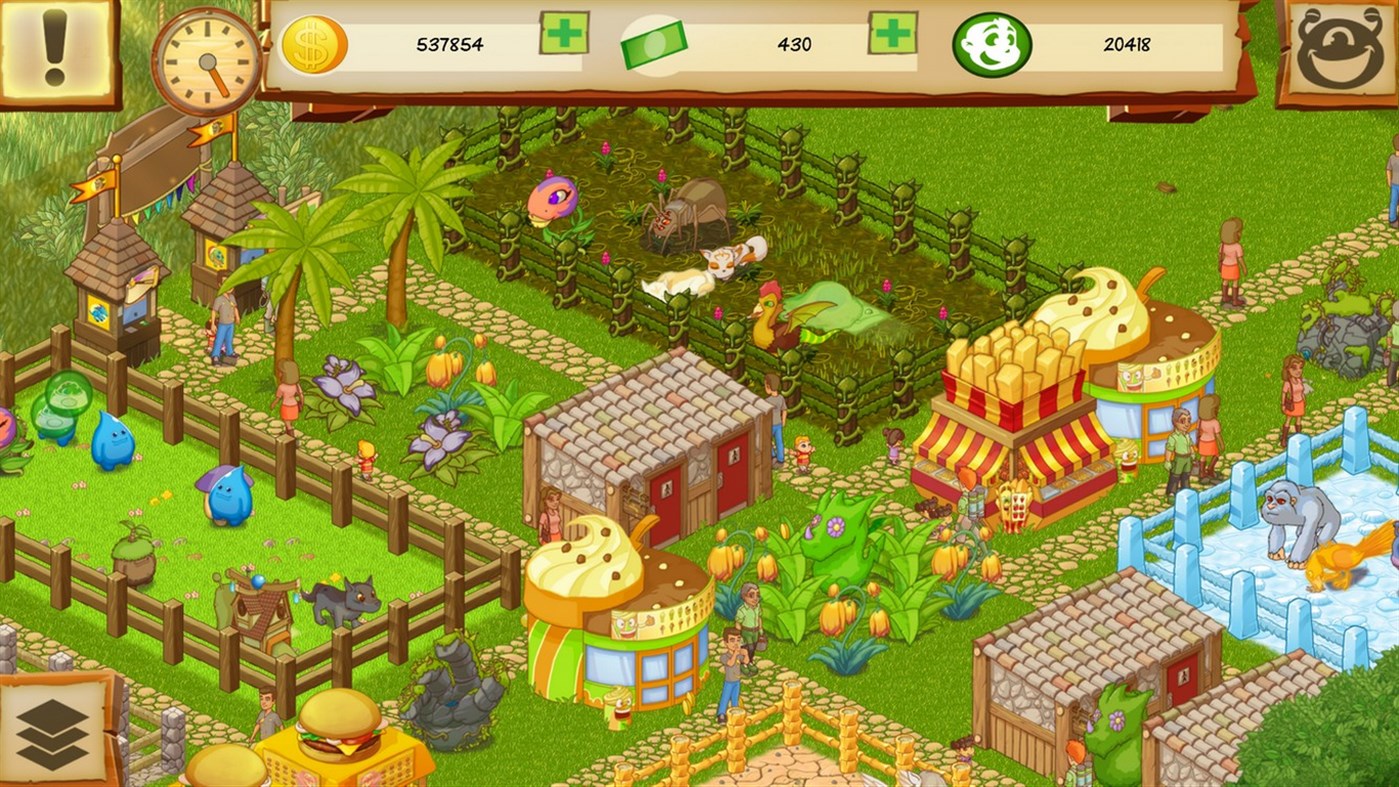Click the coin balance showing 537854
Viewport: 1399px width, 787px height.
(450, 45)
